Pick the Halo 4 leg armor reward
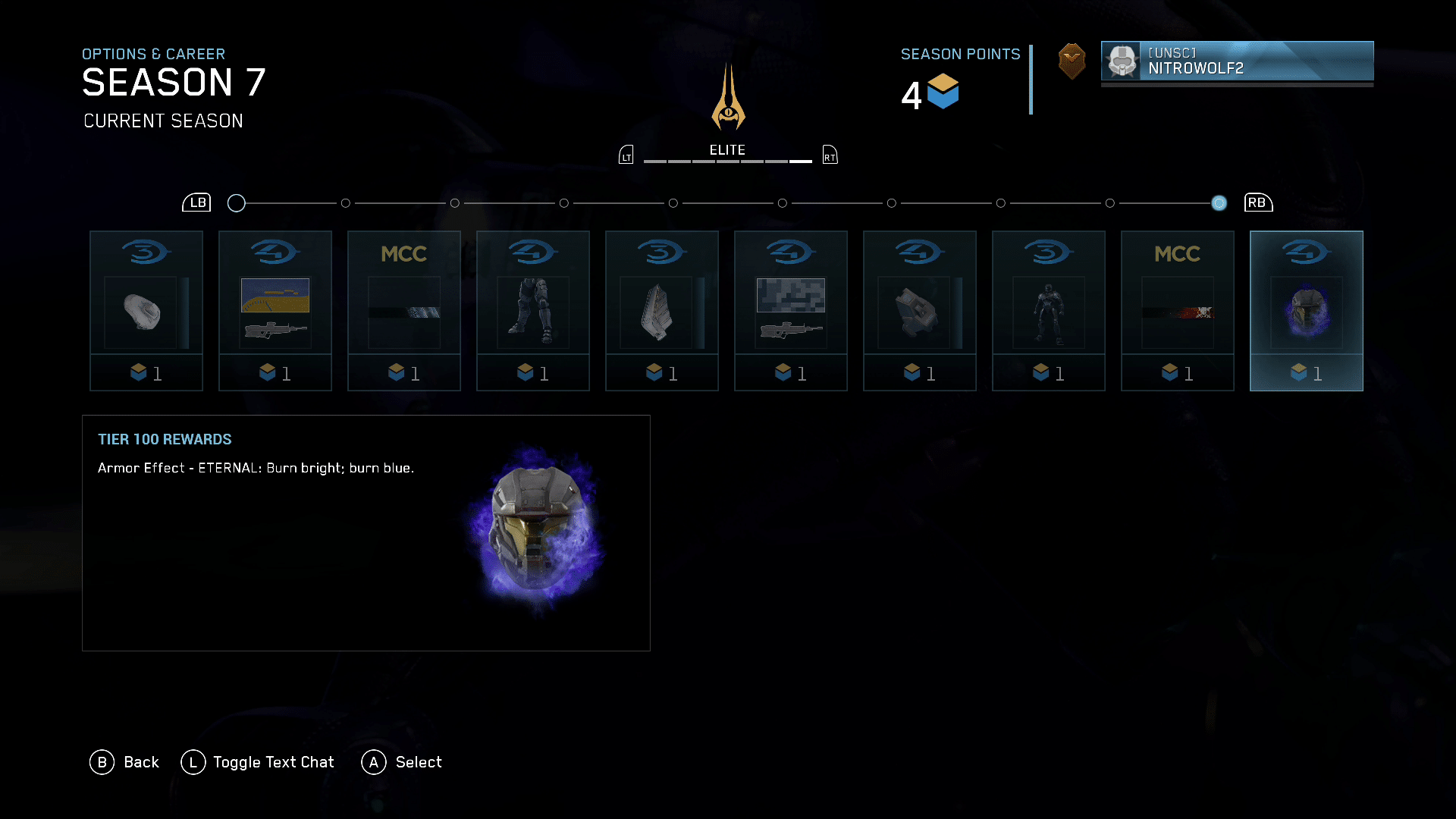The height and width of the screenshot is (819, 1456). click(533, 310)
